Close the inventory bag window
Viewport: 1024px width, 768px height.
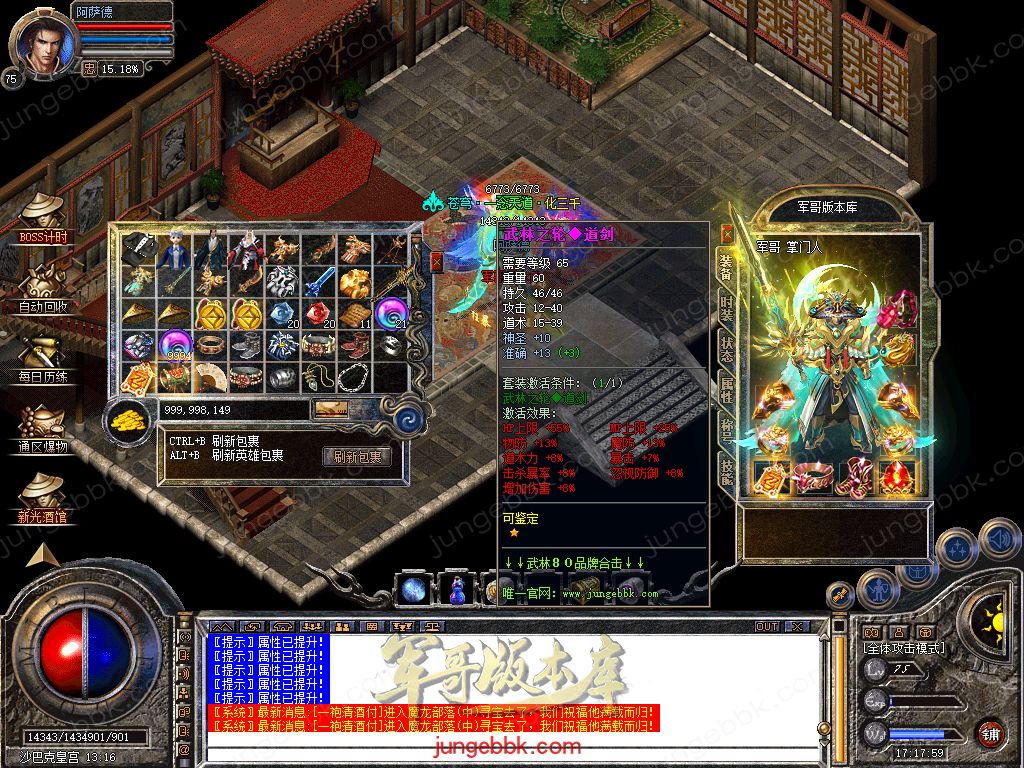tap(436, 261)
